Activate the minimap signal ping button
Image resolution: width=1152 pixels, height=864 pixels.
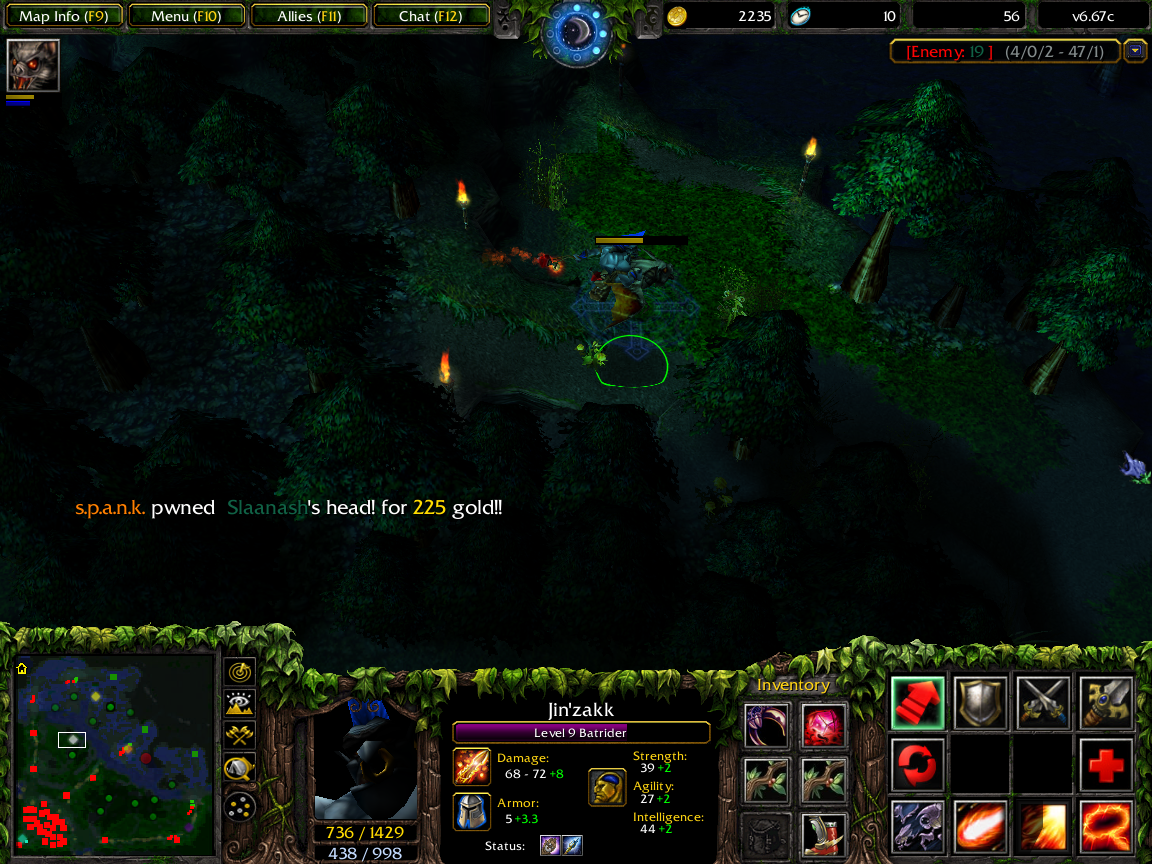[x=240, y=671]
